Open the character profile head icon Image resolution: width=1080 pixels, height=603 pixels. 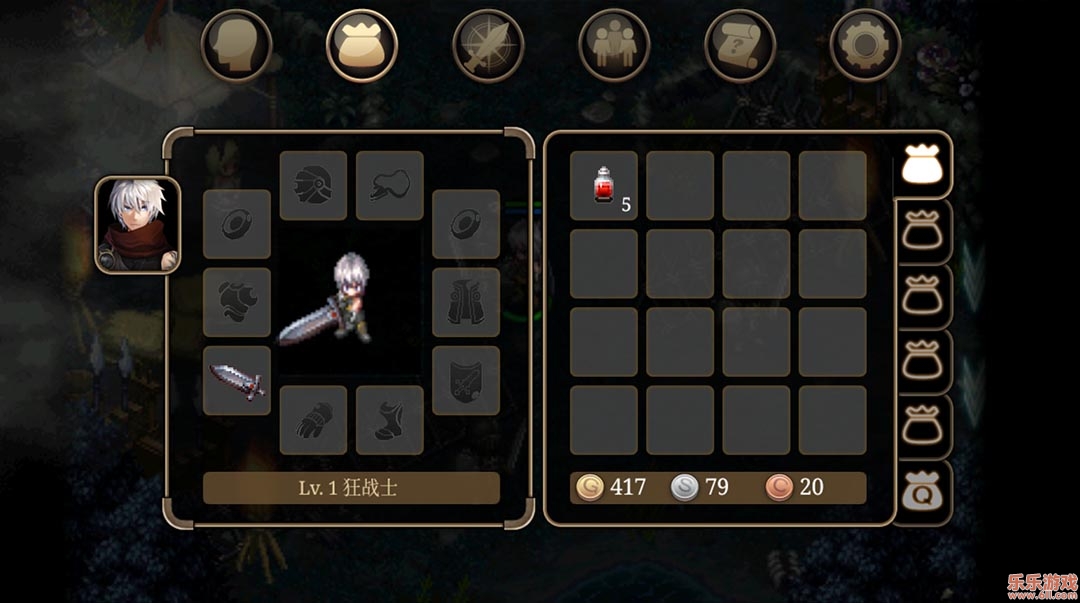point(237,45)
